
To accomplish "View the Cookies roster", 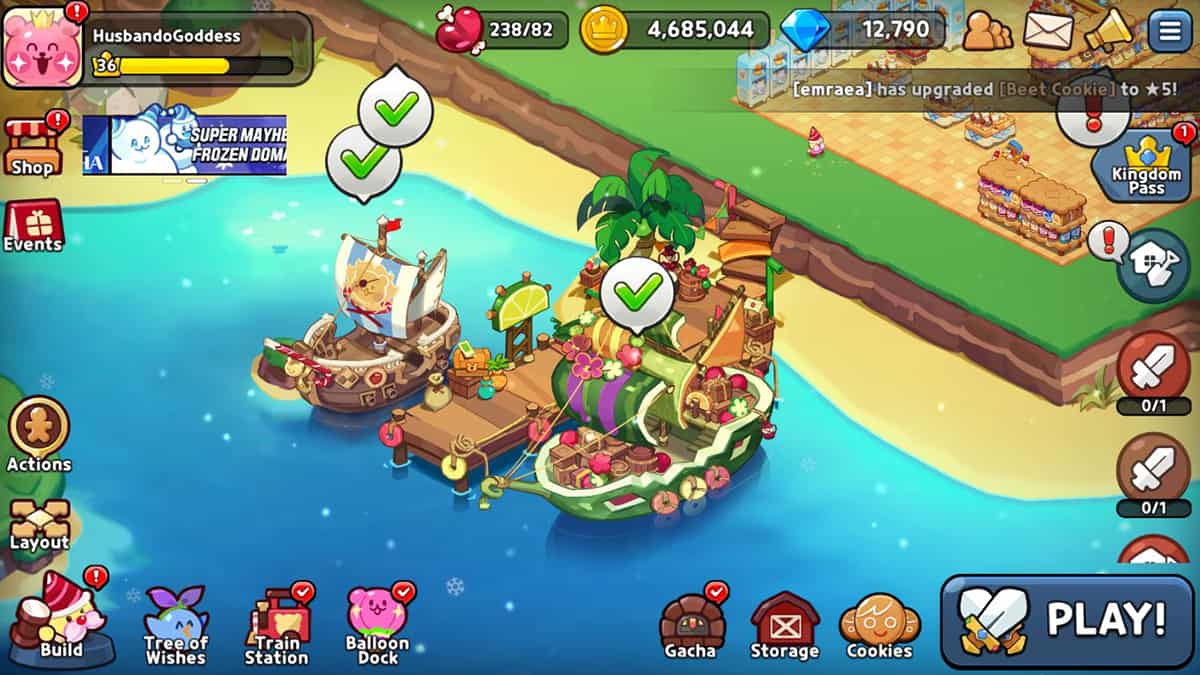I will (x=880, y=626).
